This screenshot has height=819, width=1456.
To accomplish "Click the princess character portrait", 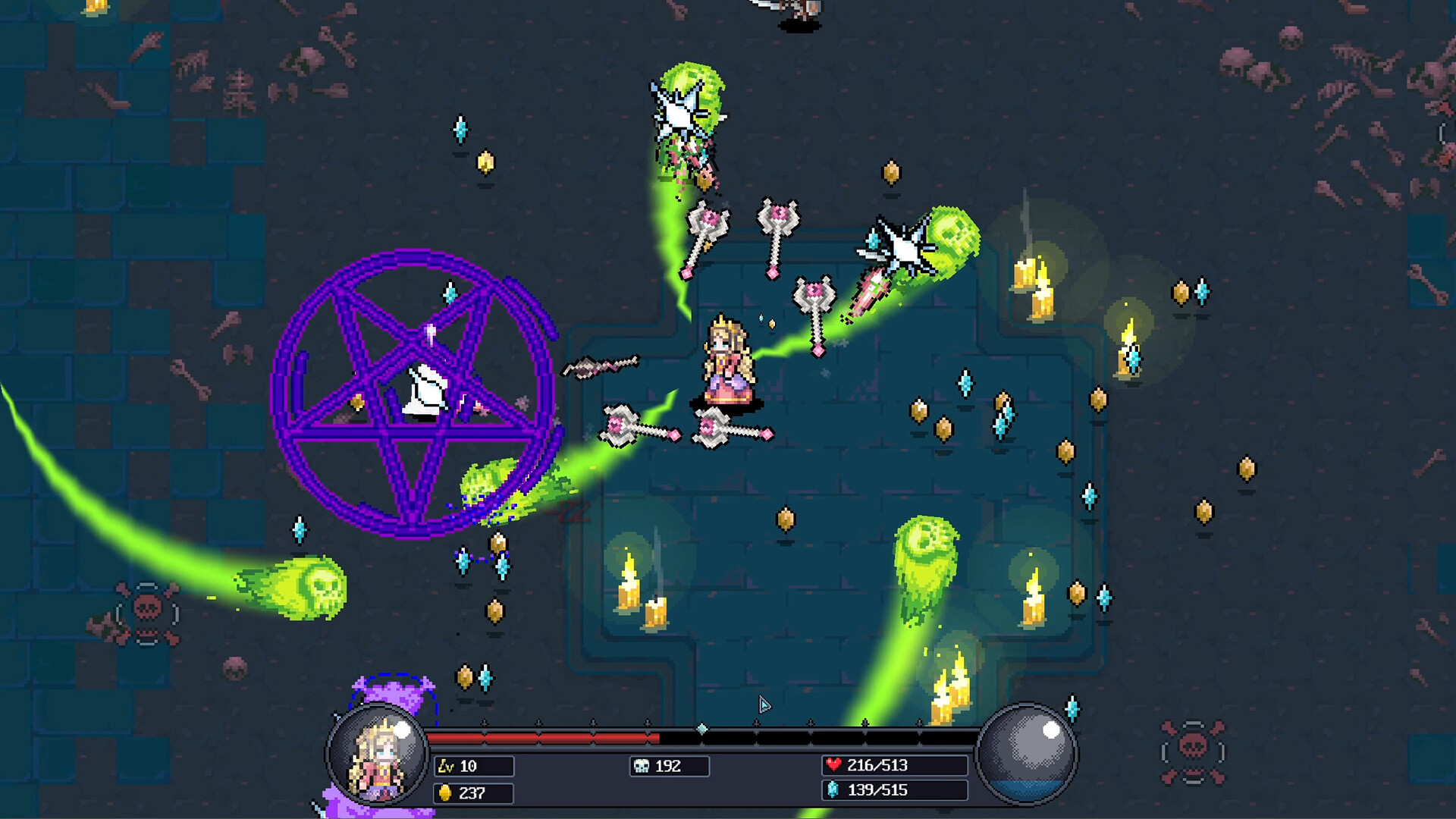I will 377,757.
